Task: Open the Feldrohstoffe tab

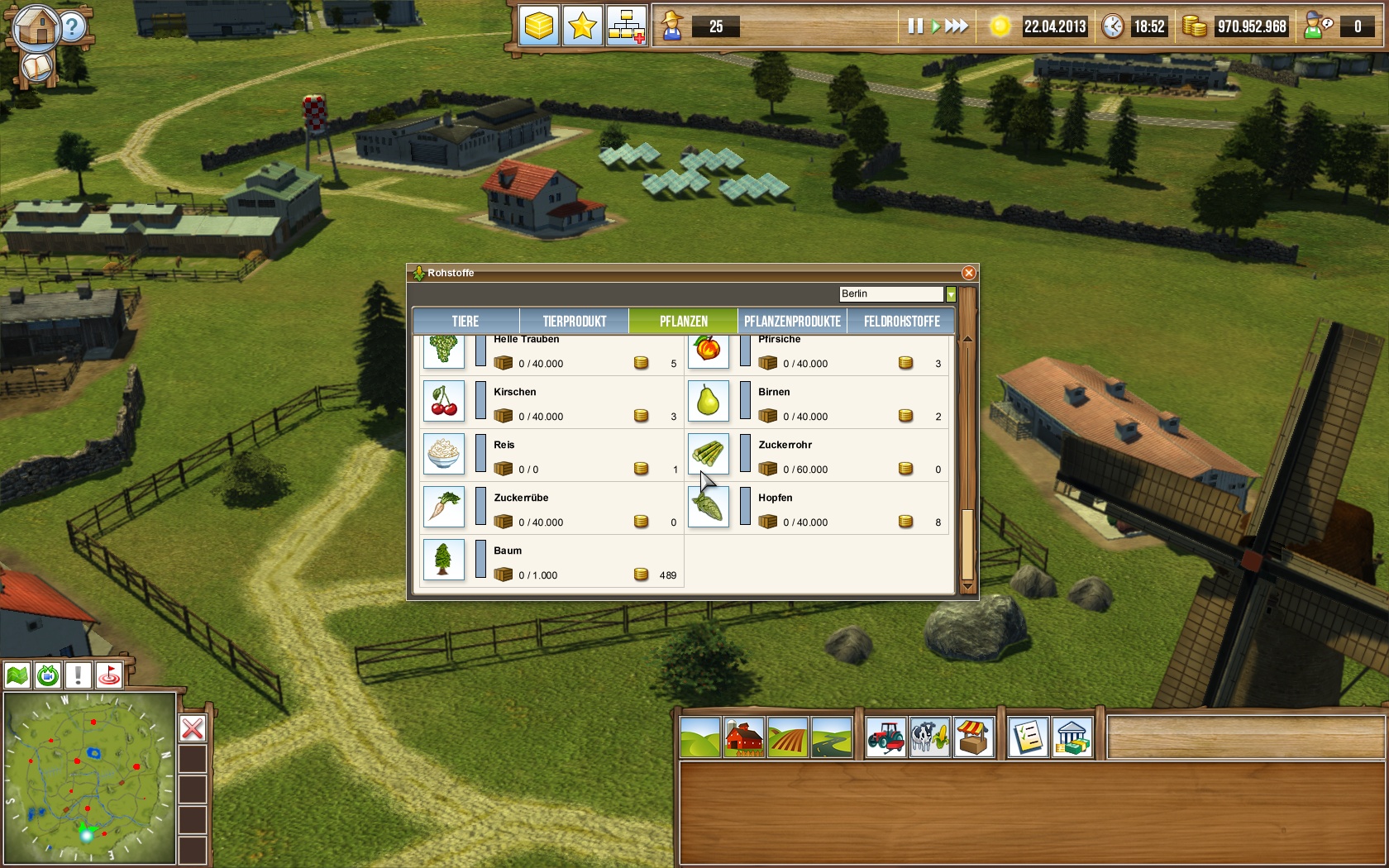Action: tap(901, 322)
